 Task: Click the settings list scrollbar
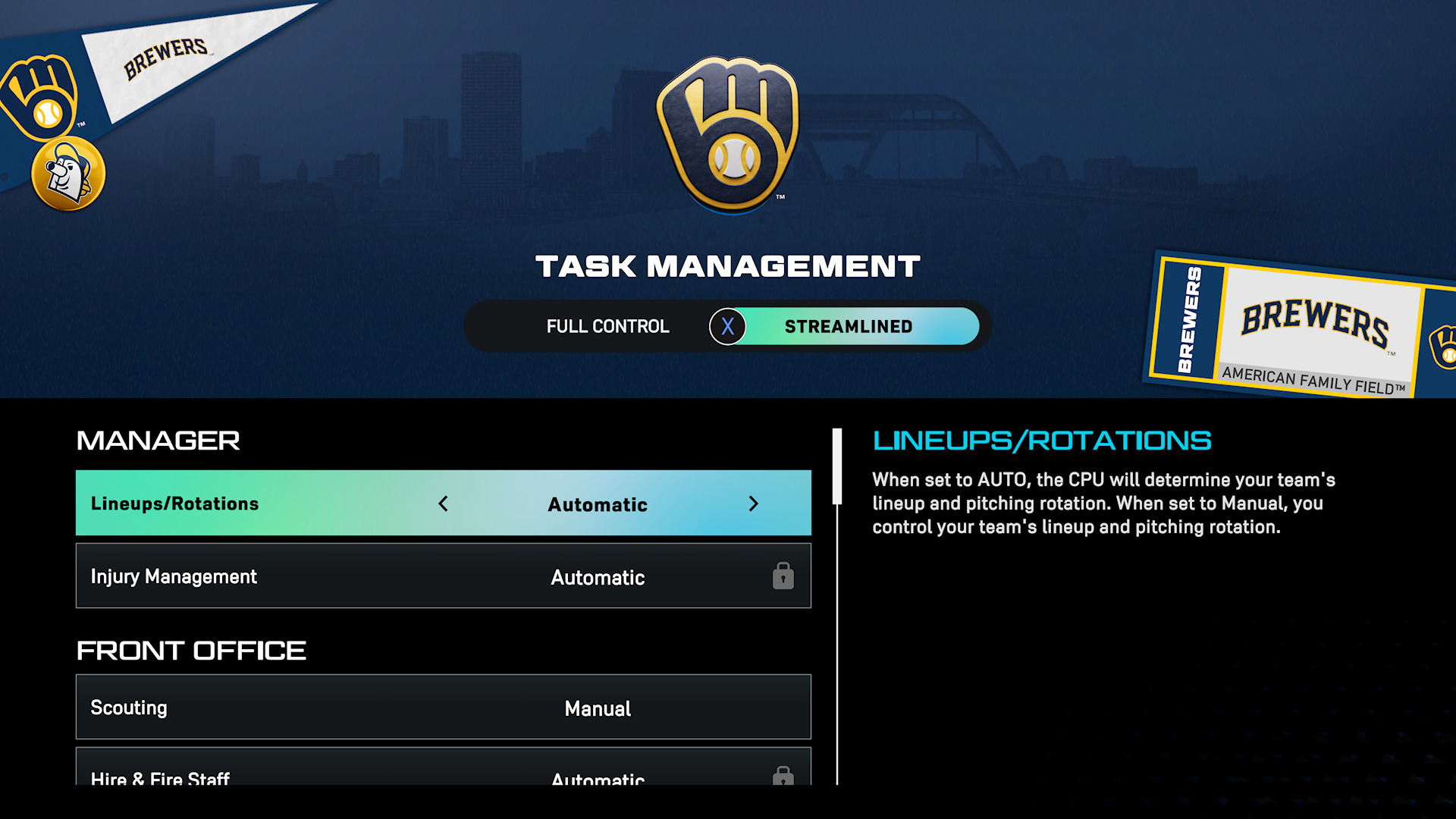tap(837, 467)
